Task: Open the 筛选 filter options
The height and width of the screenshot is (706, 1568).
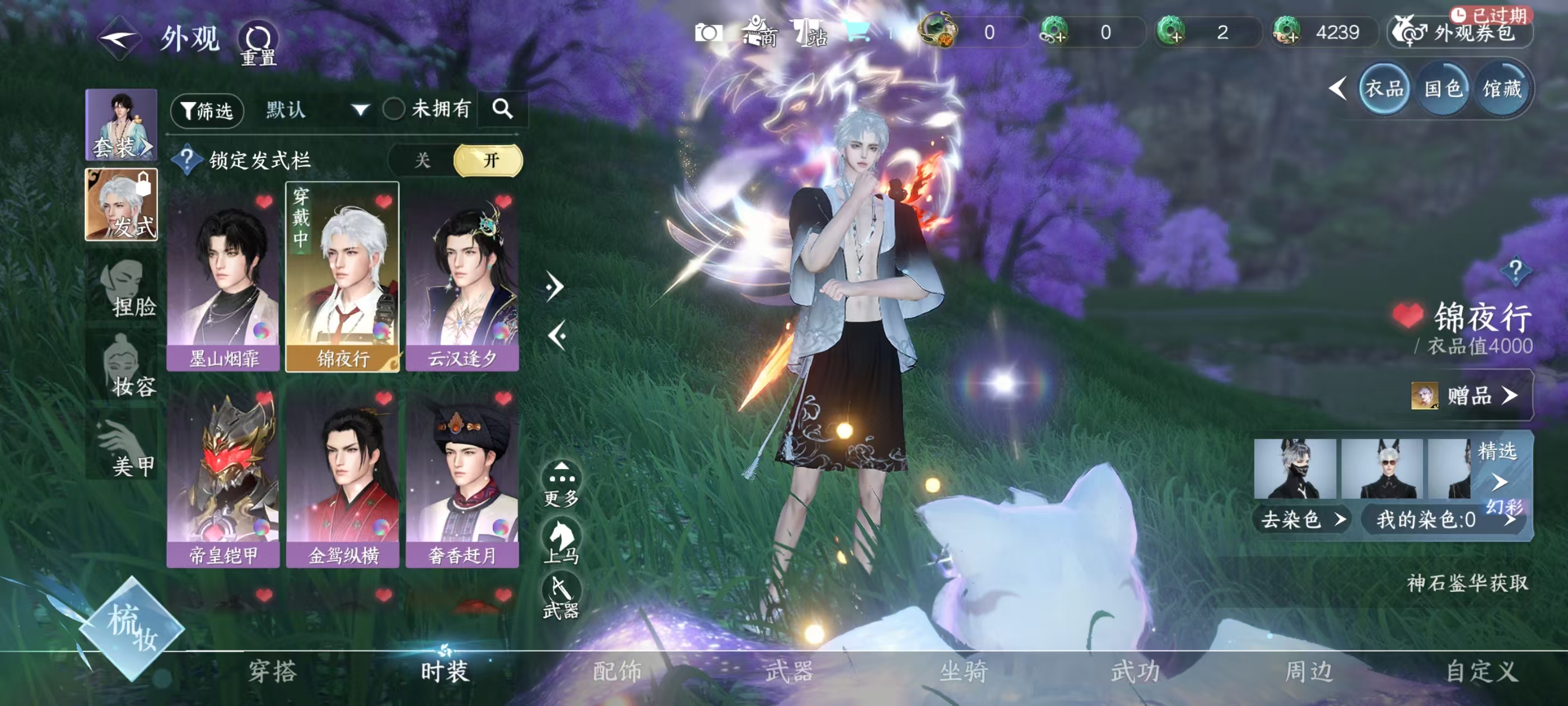Action: pos(207,111)
